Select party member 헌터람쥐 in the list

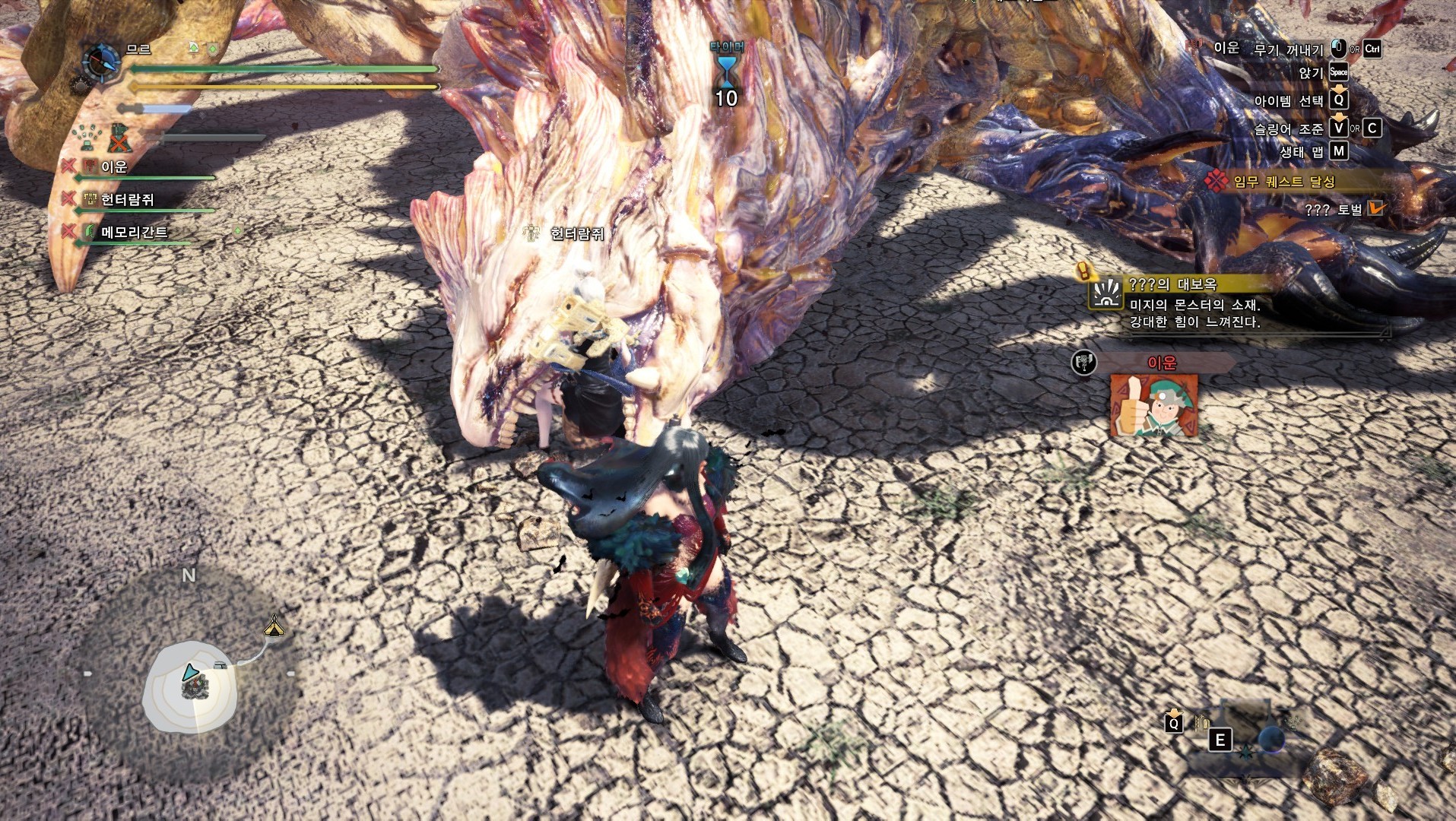[x=127, y=200]
